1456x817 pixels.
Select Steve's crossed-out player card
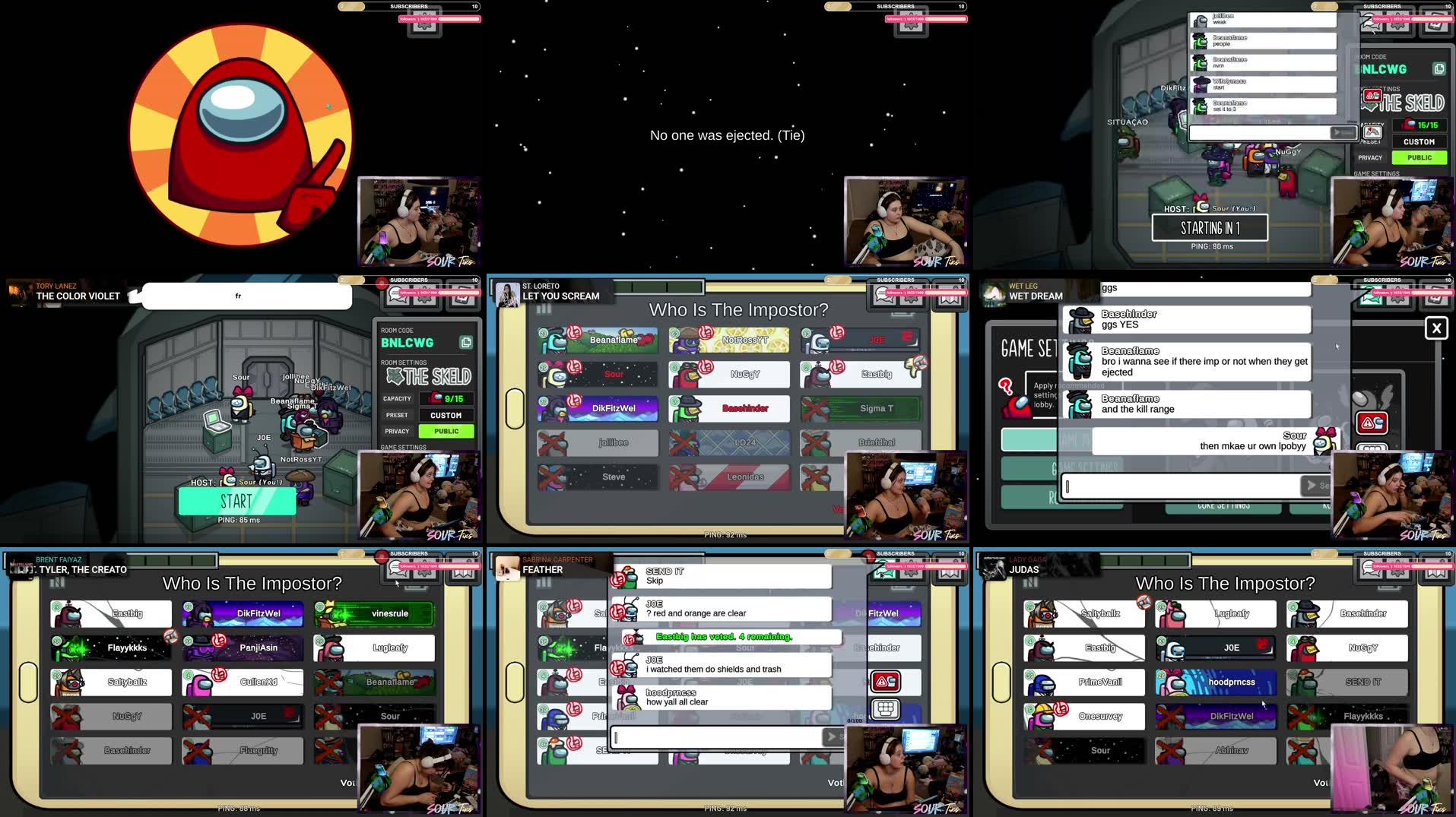(598, 477)
